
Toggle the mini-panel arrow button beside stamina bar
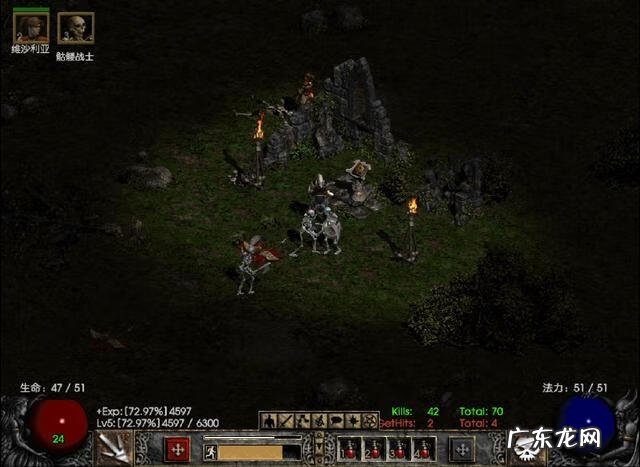[x=319, y=447]
